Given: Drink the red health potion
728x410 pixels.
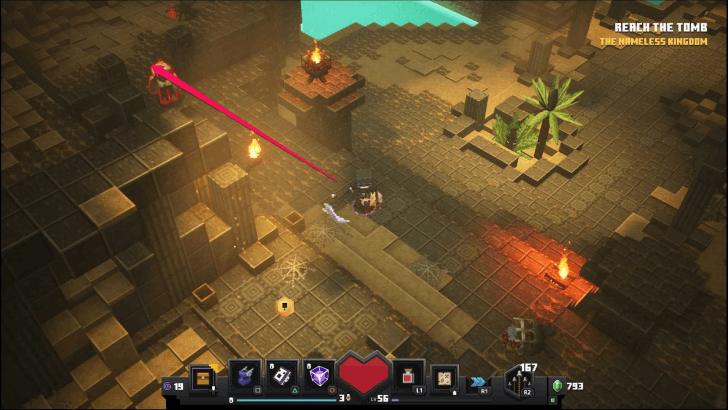Looking at the screenshot, I should (407, 376).
